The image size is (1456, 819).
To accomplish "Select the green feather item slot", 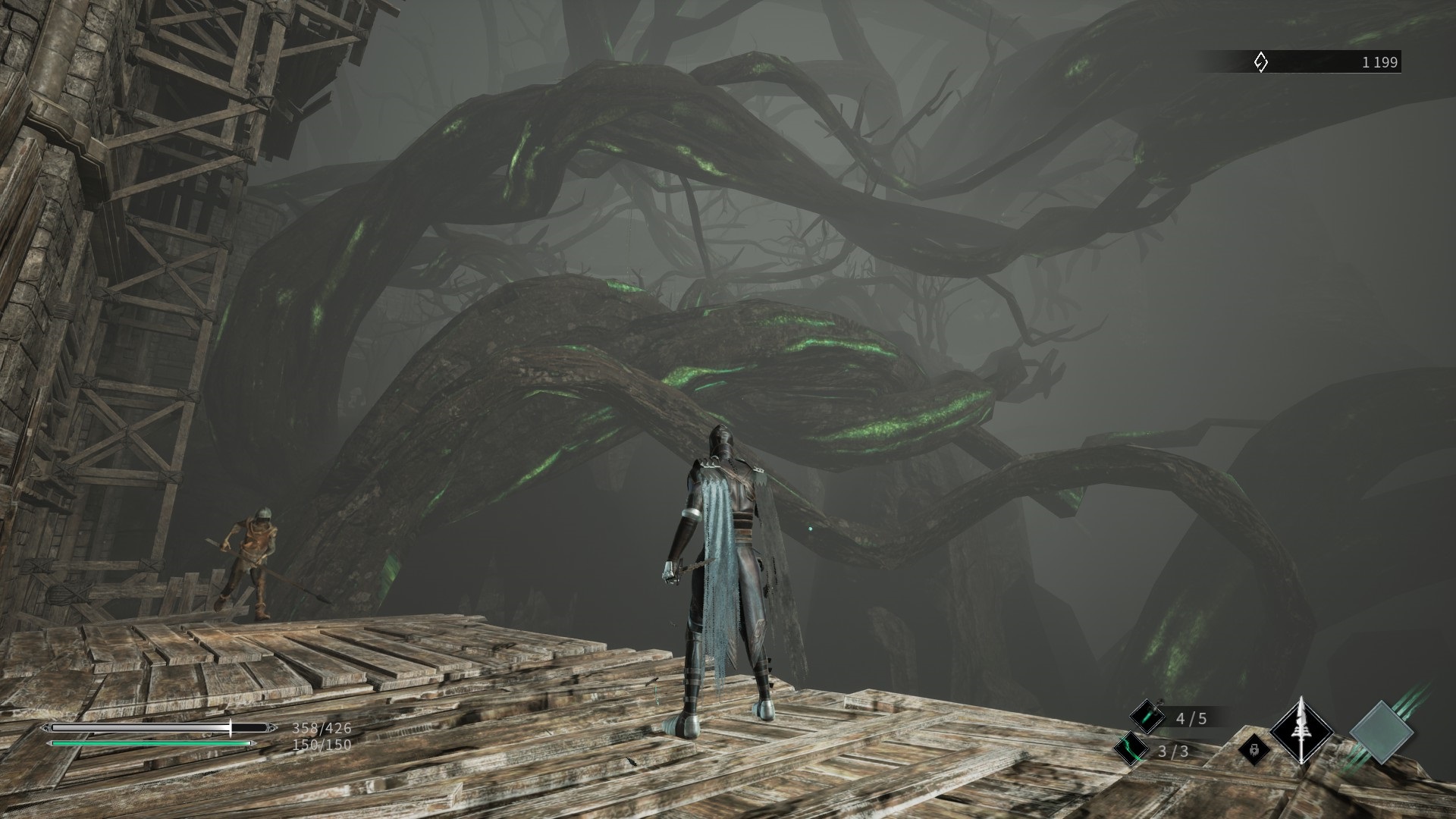I will [x=1131, y=749].
